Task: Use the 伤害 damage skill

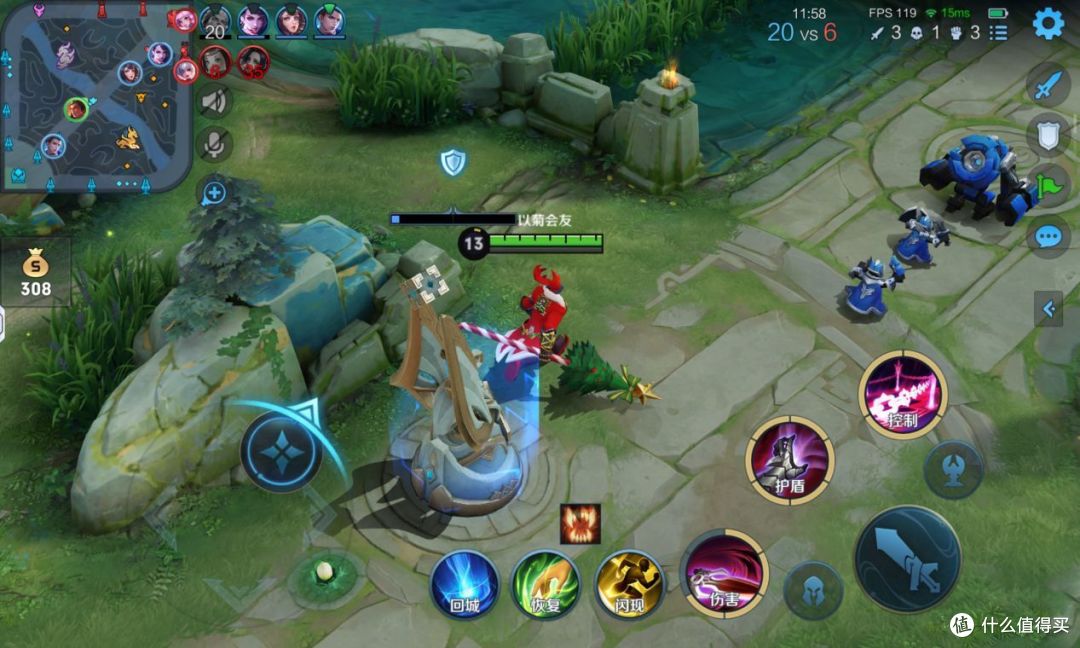Action: point(723,573)
